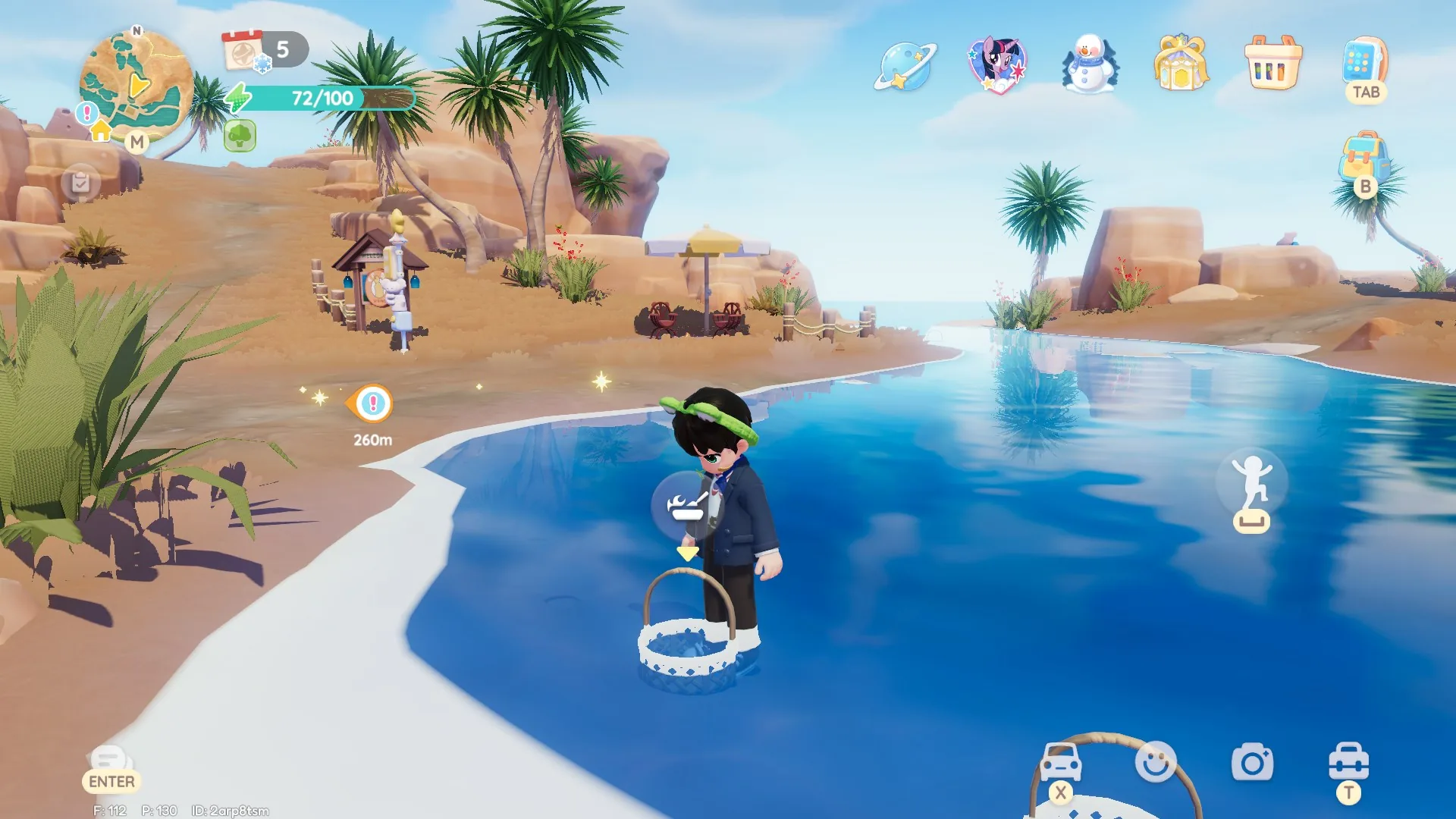Open the phone menu icon
Viewport: 1456px width, 819px height.
1364,62
